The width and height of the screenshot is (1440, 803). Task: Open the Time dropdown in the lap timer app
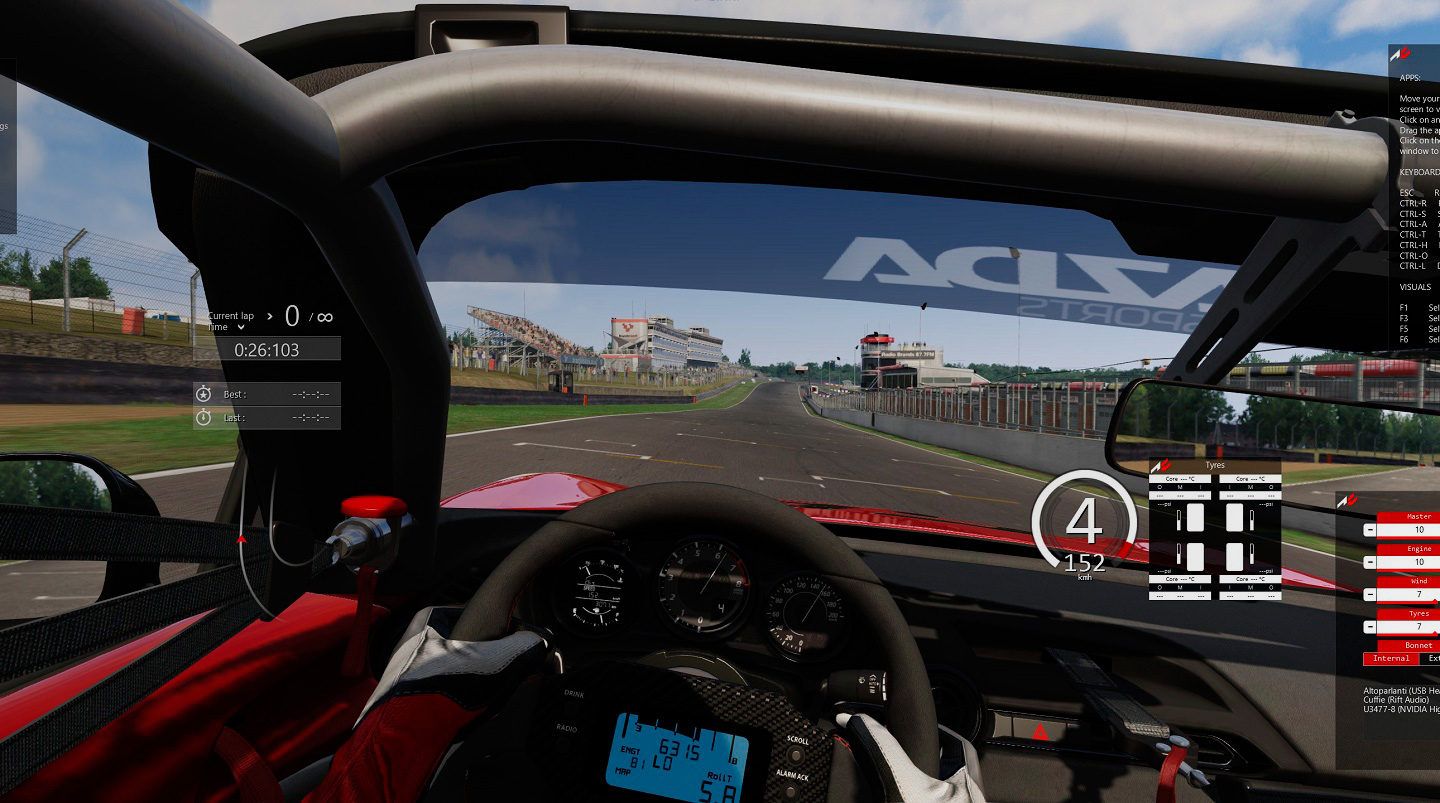click(x=240, y=327)
